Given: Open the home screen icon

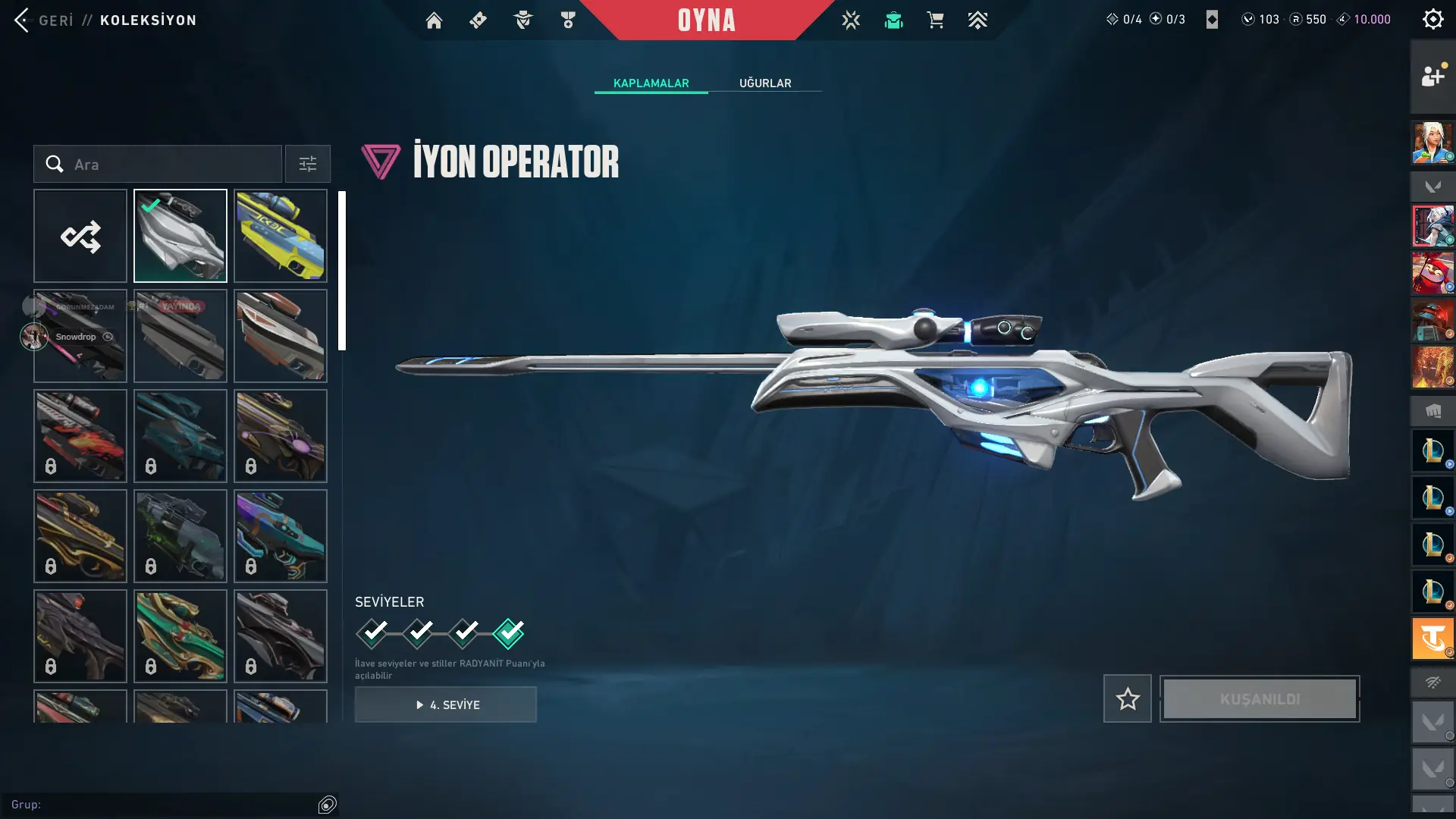Looking at the screenshot, I should (434, 20).
